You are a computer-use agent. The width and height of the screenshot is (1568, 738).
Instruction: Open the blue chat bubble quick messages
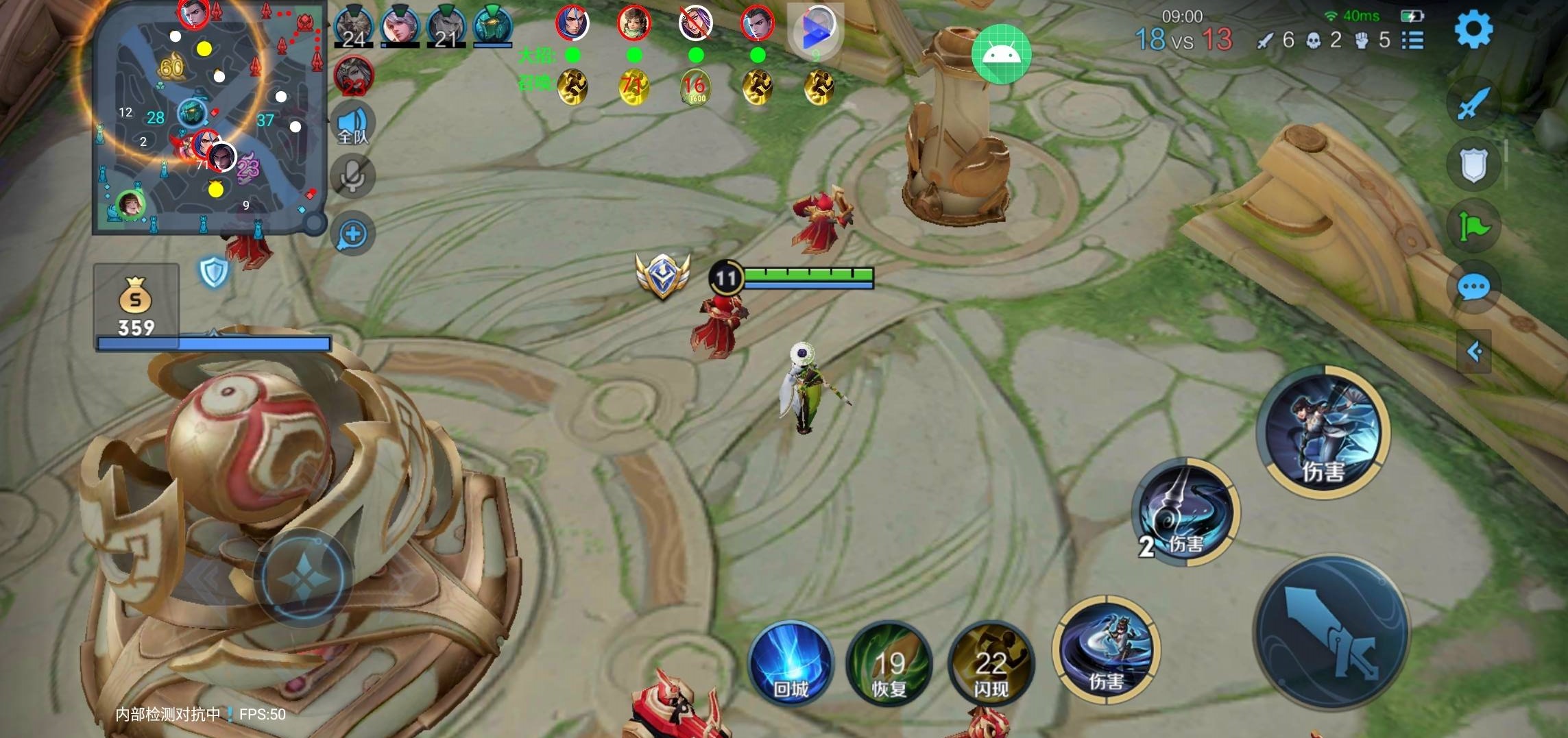(1473, 287)
